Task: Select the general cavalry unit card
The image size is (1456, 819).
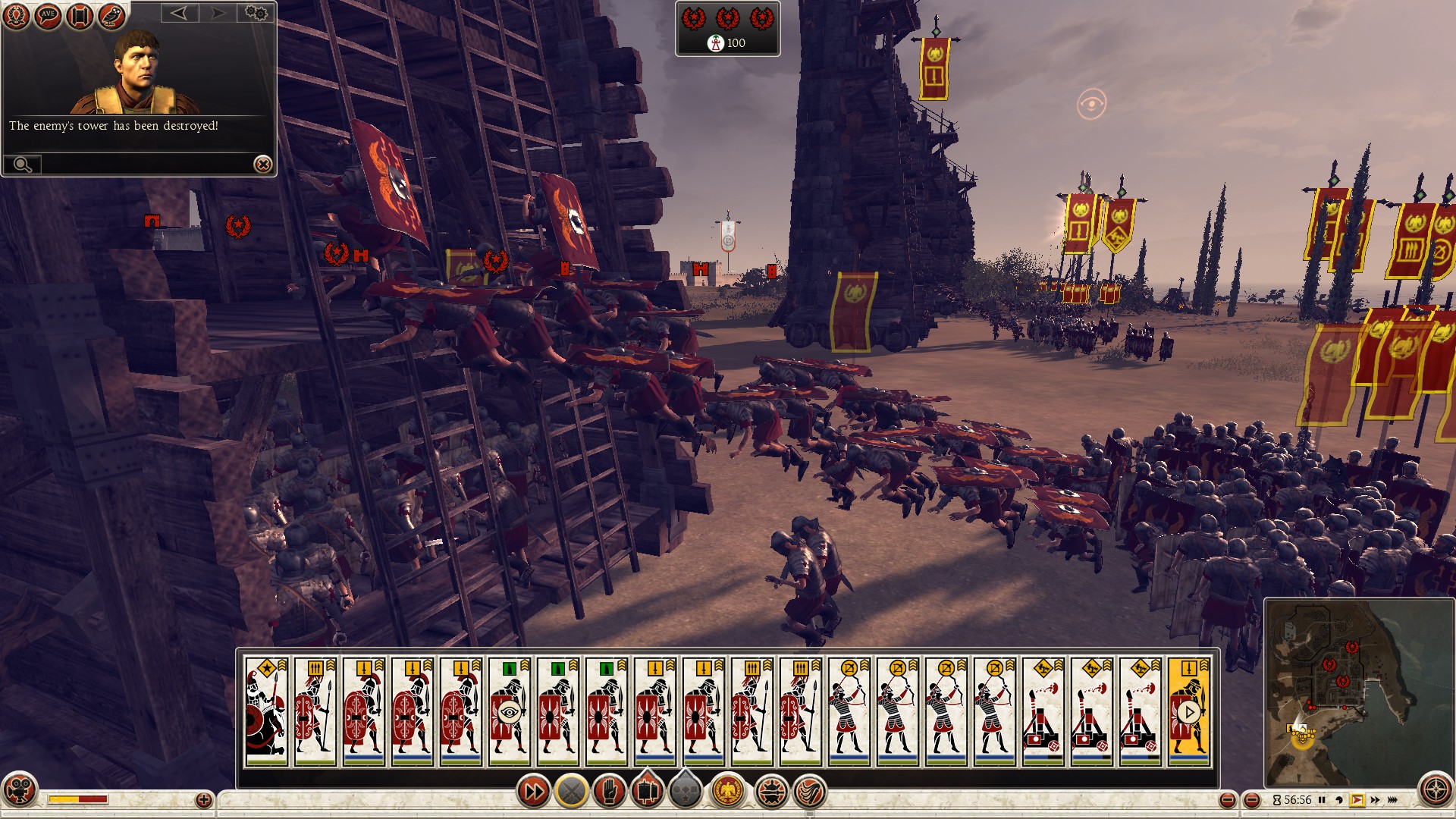Action: click(x=266, y=711)
